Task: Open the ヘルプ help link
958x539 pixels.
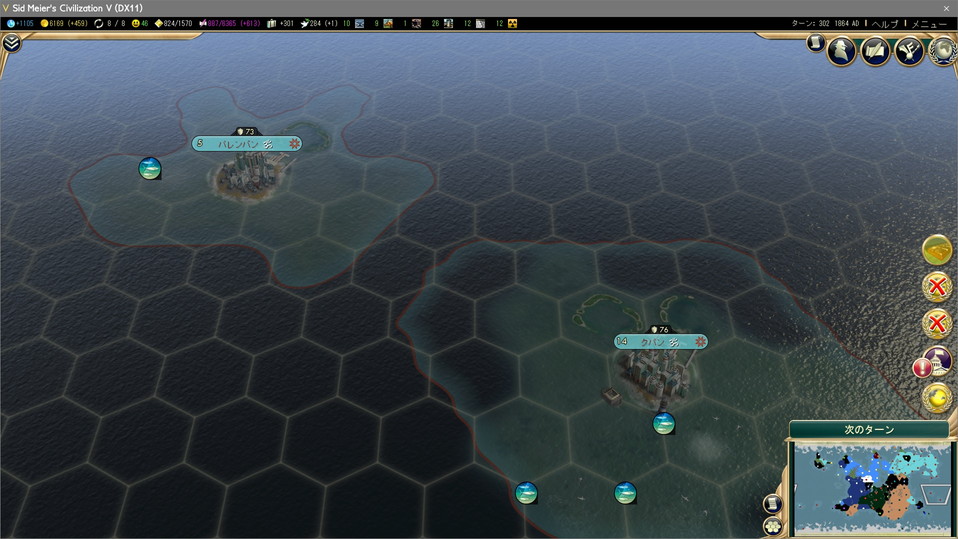Action: click(885, 23)
